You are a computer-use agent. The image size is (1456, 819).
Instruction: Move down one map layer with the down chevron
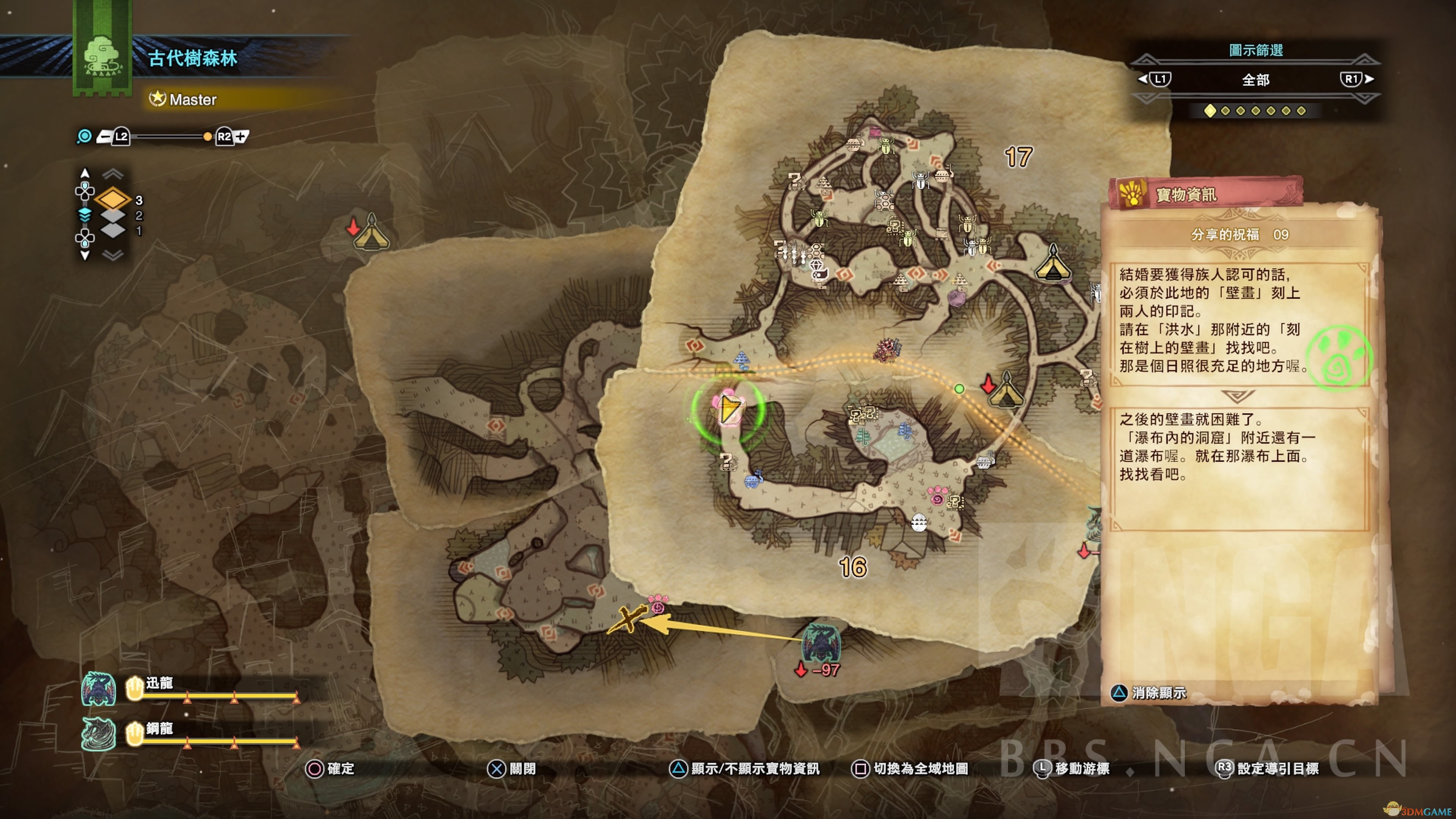coord(113,256)
